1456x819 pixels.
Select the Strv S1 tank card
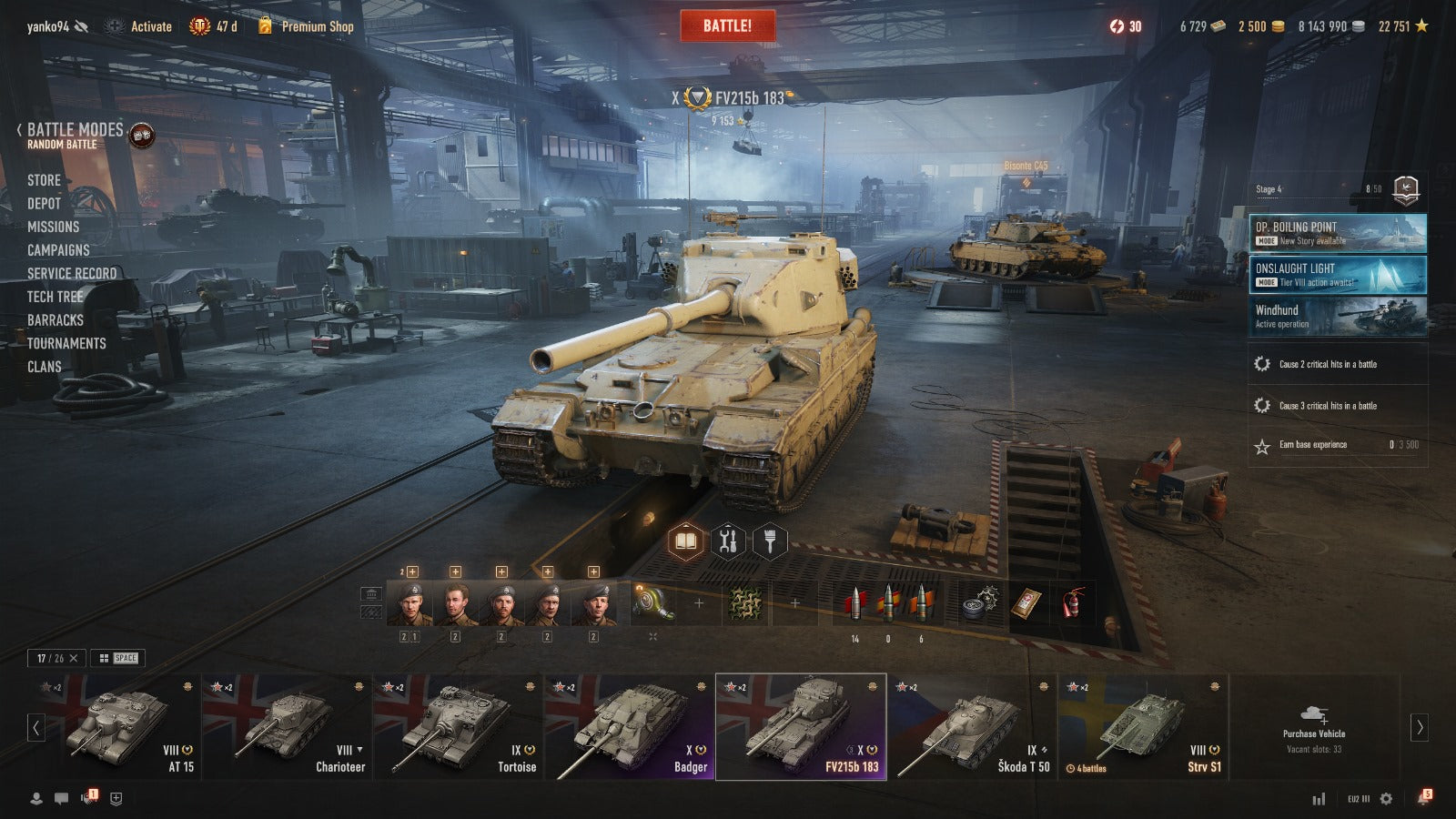click(1143, 727)
